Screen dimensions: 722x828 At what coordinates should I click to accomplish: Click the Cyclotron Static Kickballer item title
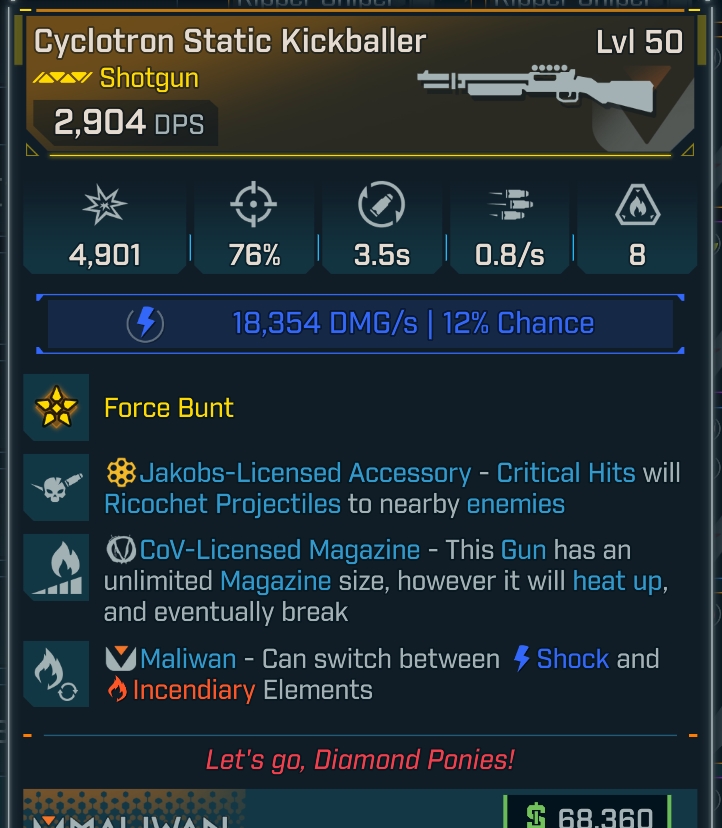230,41
